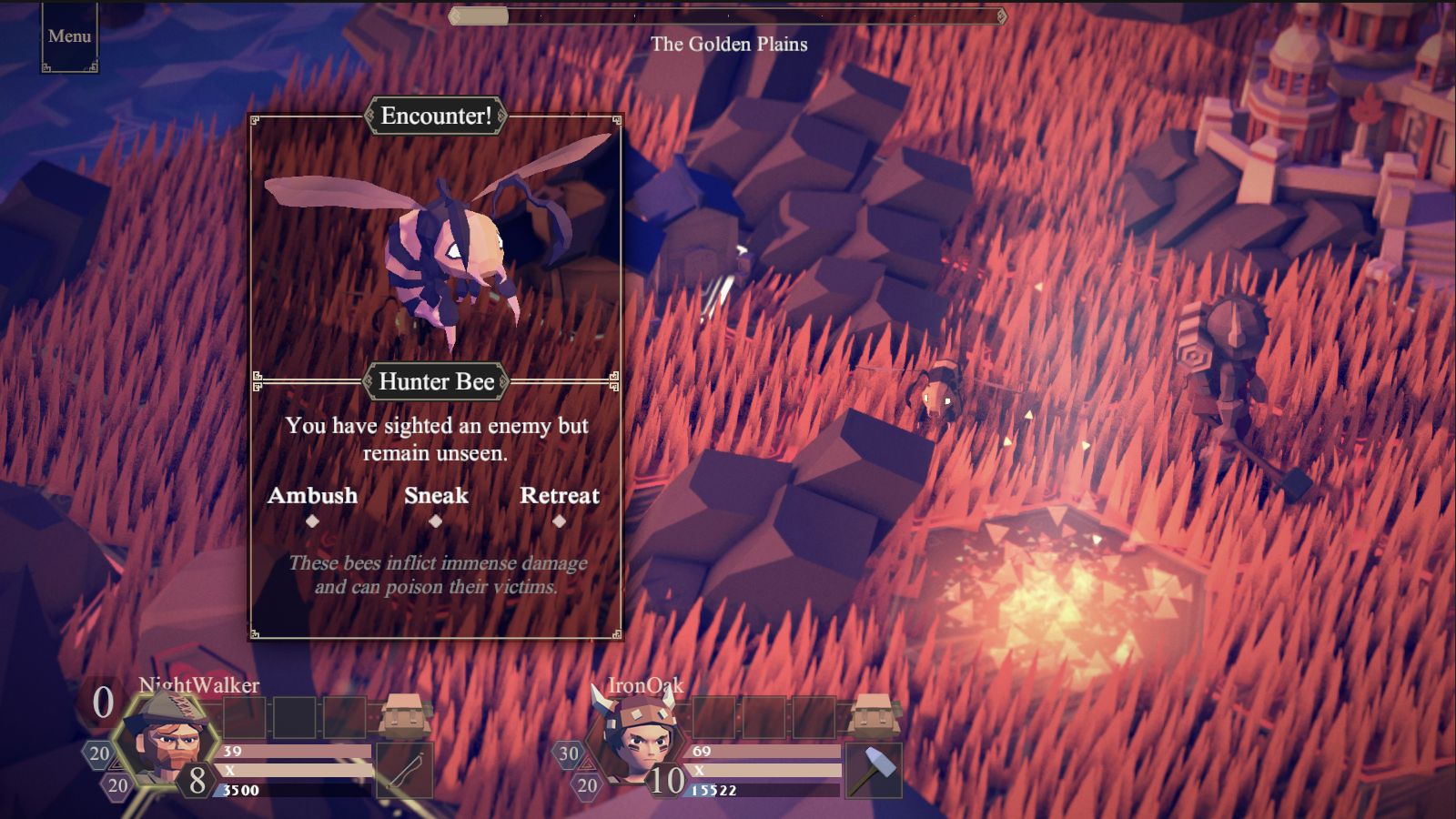This screenshot has height=819, width=1456.
Task: Select NightWalker's bow weapon slot
Action: coord(404,770)
